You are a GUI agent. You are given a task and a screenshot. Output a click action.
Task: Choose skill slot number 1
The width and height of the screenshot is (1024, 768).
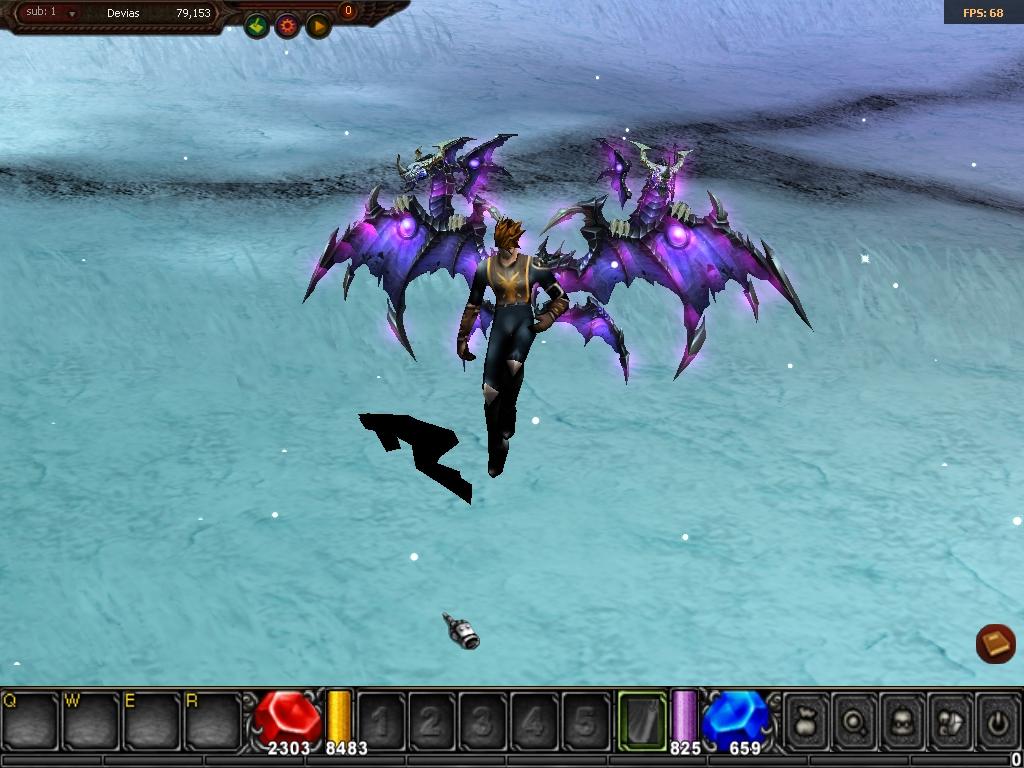(x=381, y=720)
